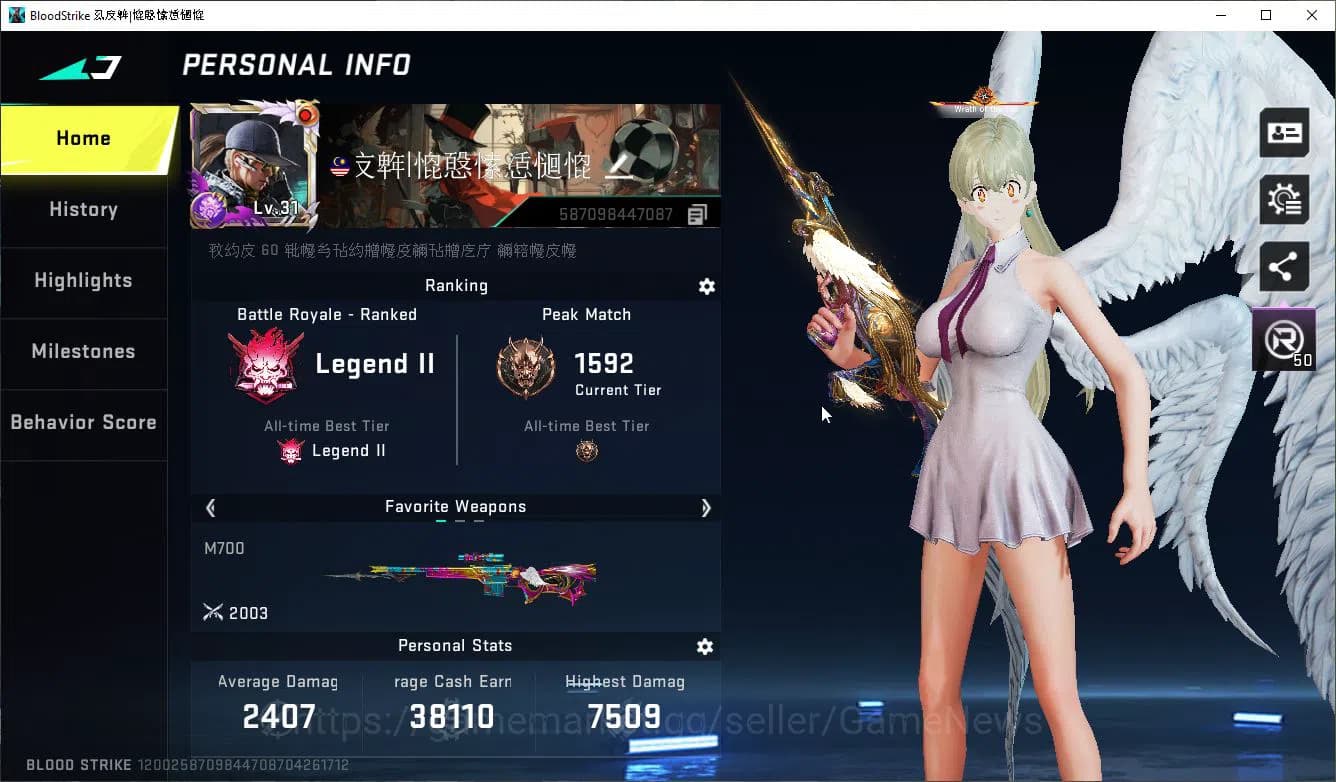The image size is (1336, 782).
Task: View the Milestones tab
Action: 83,352
